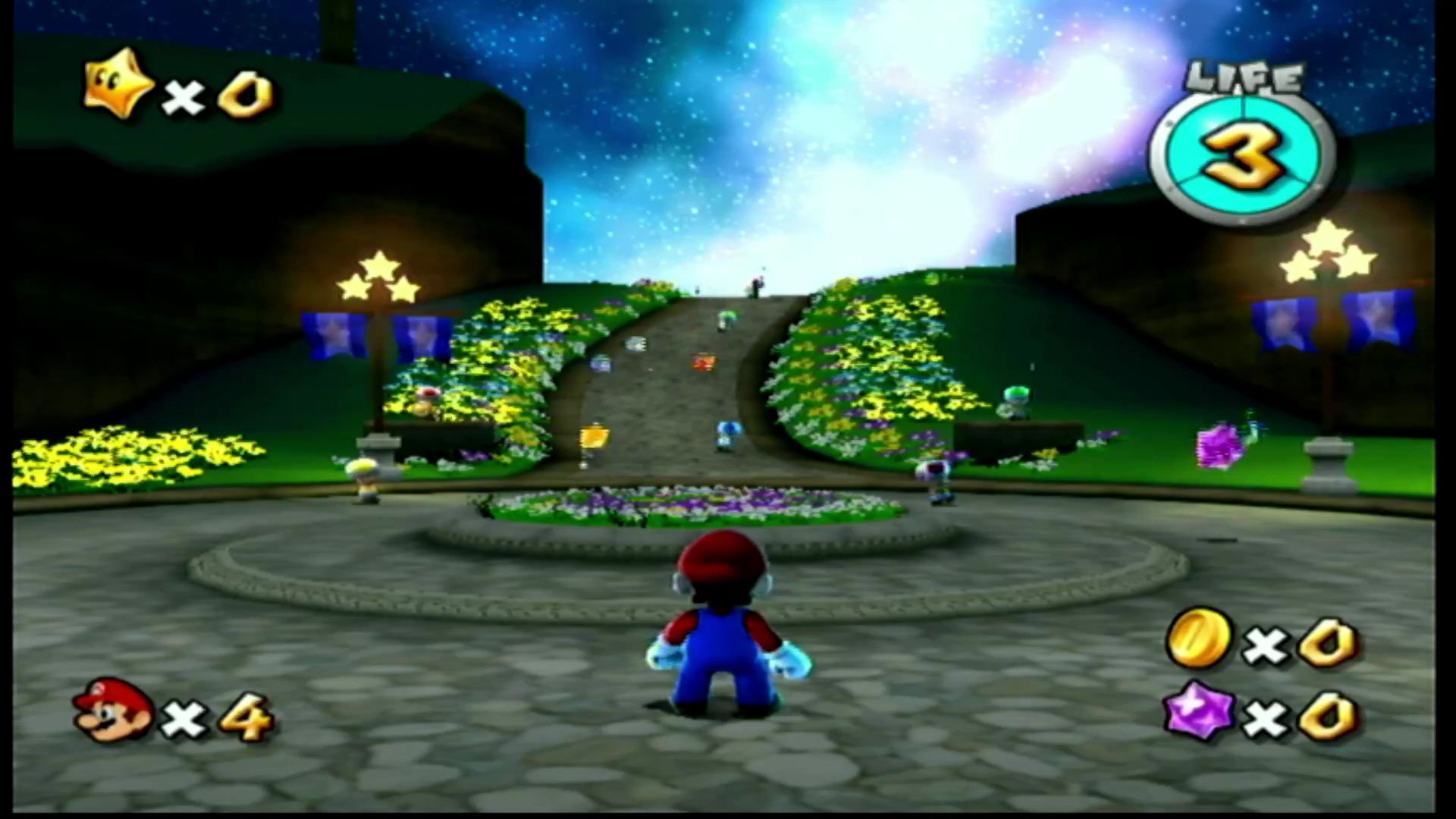Select the Mario head lives icon
This screenshot has height=819, width=1456.
pos(112,711)
